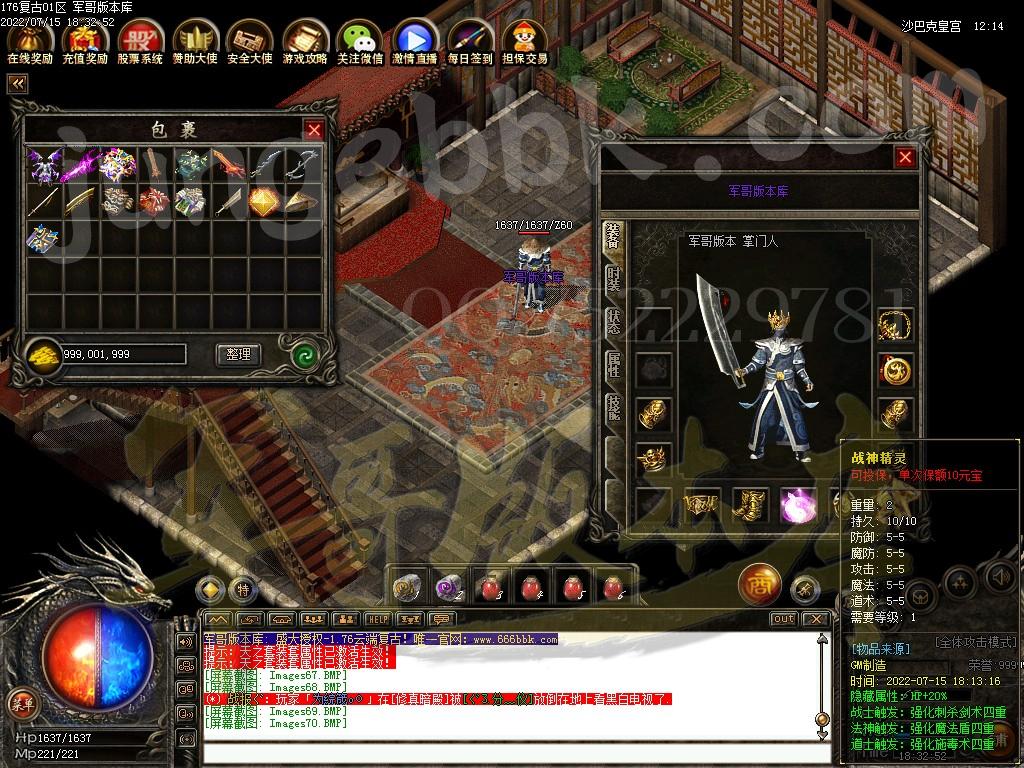
Task: Select the purple 战神精灵 spirit equipment slot
Action: coord(798,505)
